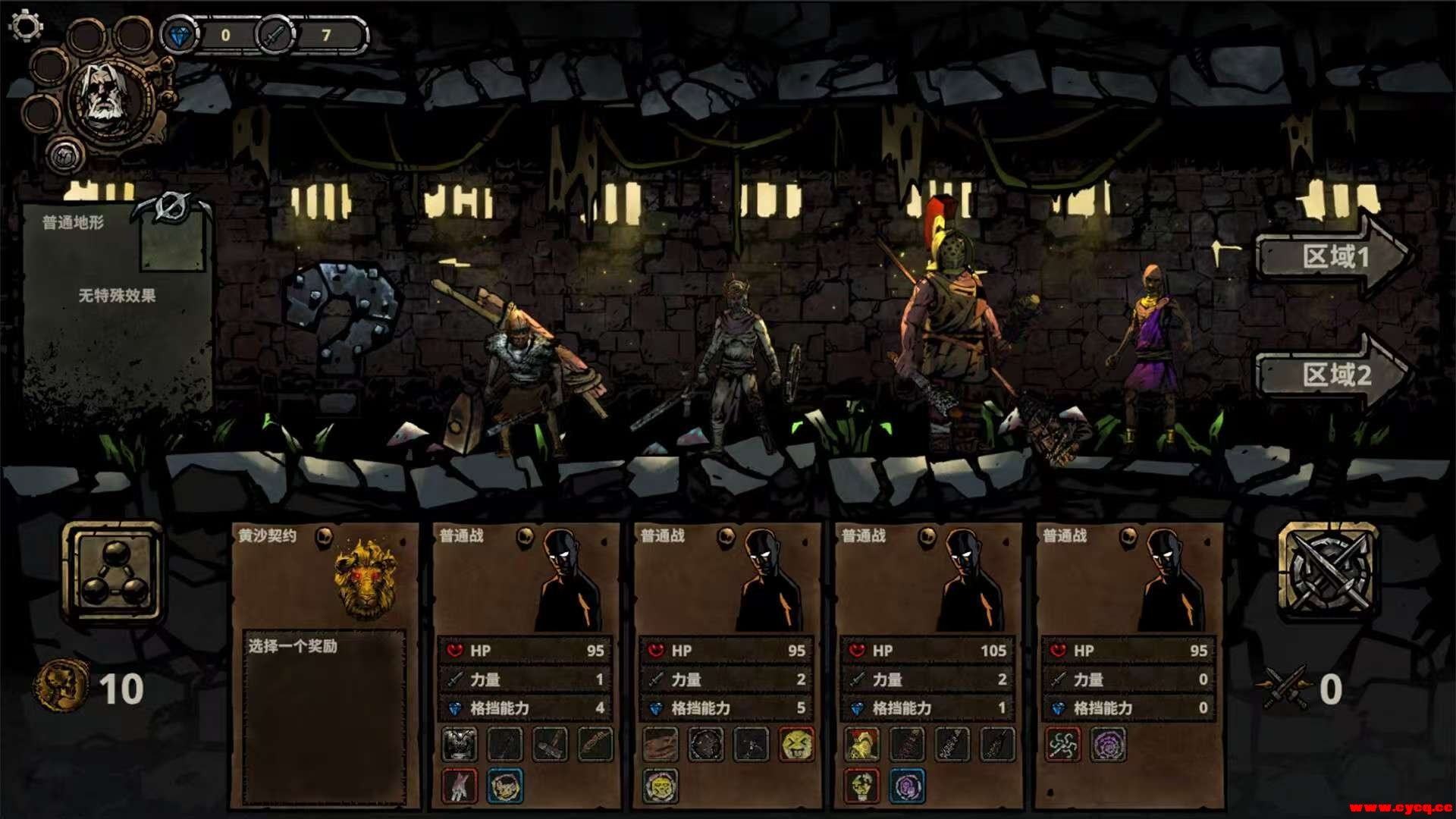Choose the 普通战 card with 力量 0
The height and width of the screenshot is (819, 1456).
[x=1128, y=584]
